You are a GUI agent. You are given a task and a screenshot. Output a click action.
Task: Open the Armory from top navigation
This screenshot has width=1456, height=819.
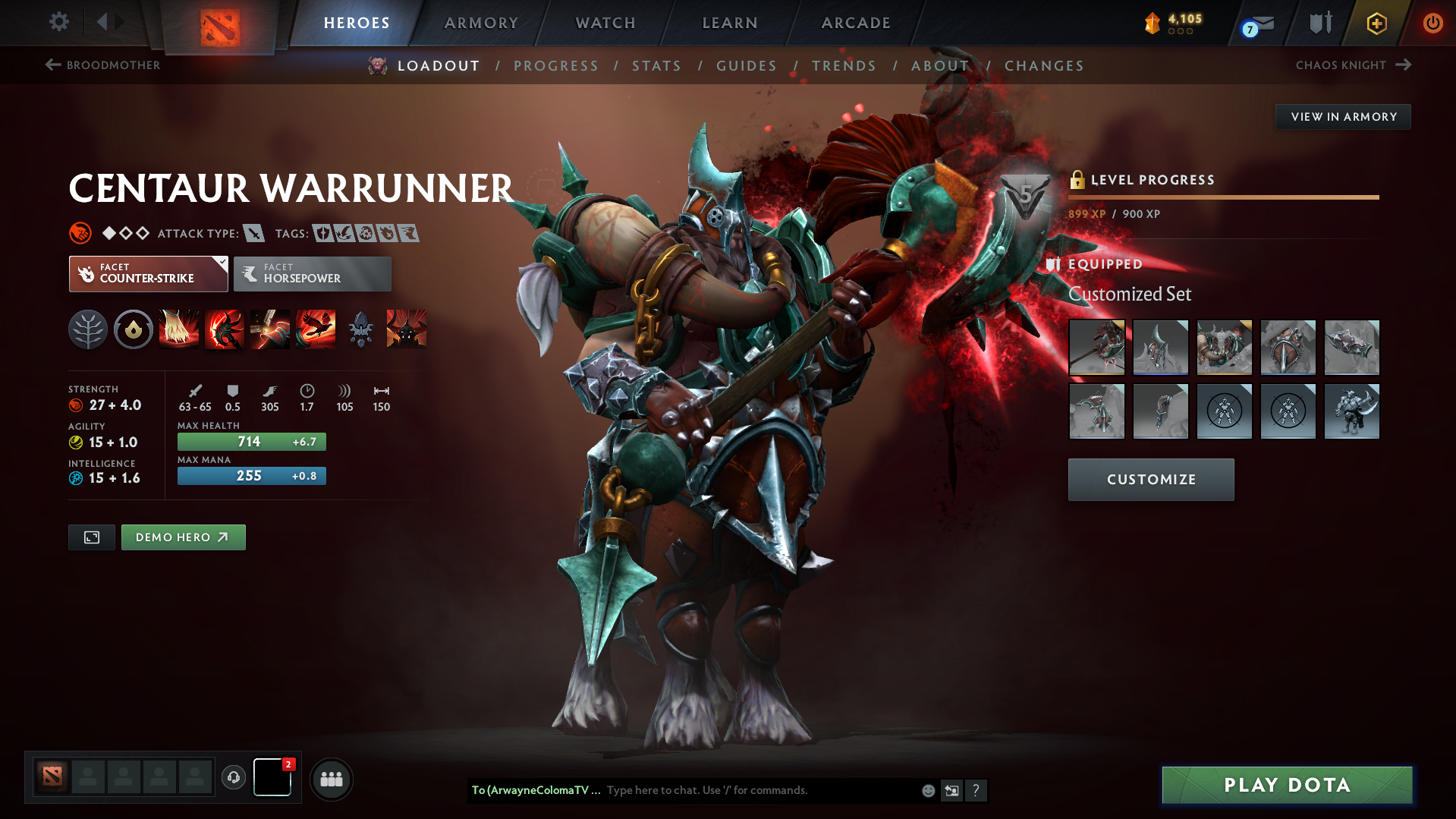tap(481, 23)
